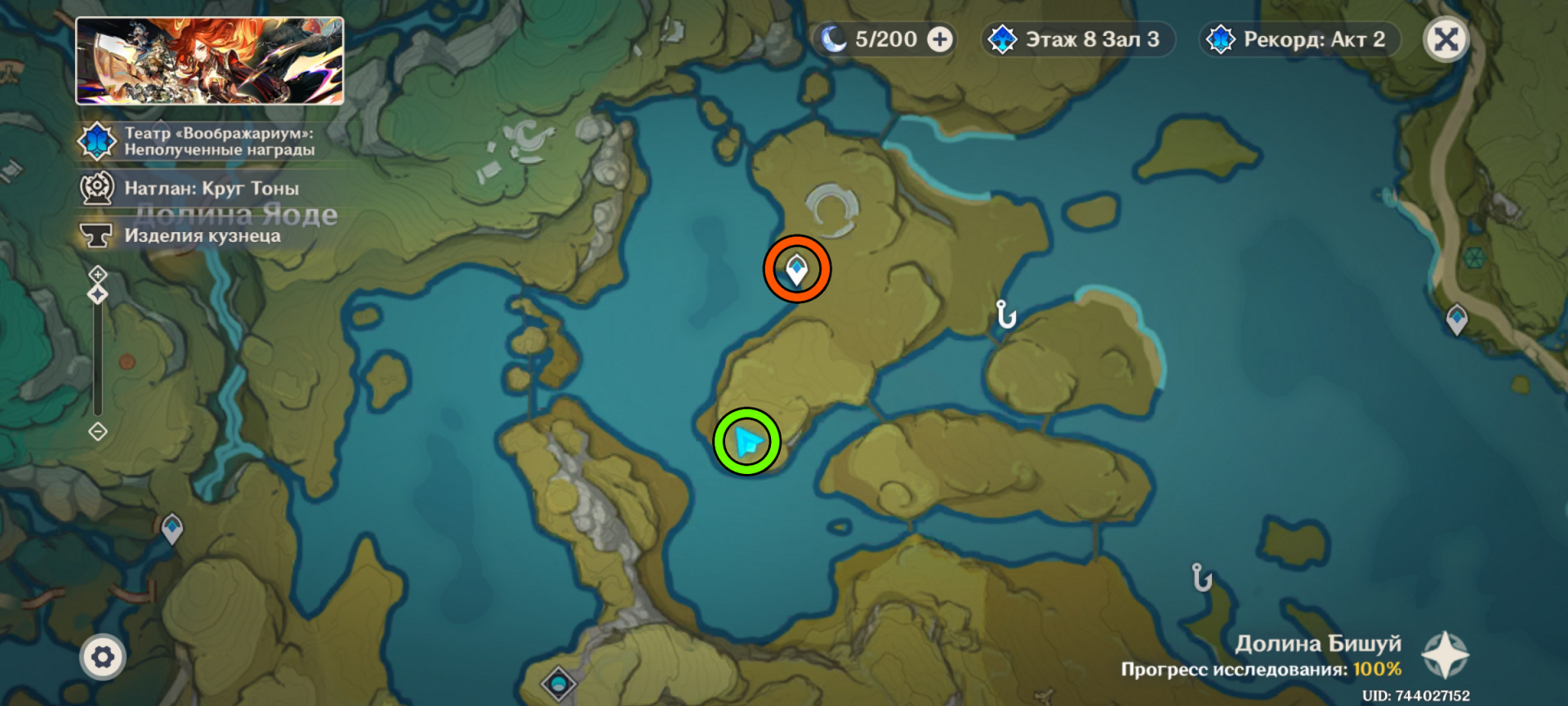The width and height of the screenshot is (1568, 706).
Task: Open map settings via the gear icon
Action: click(103, 657)
